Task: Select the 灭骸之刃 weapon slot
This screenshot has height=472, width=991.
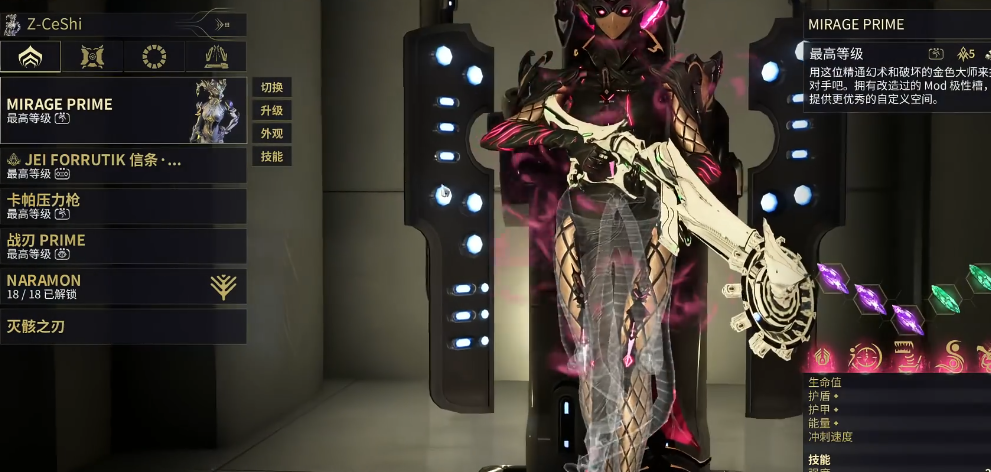Action: [123, 326]
